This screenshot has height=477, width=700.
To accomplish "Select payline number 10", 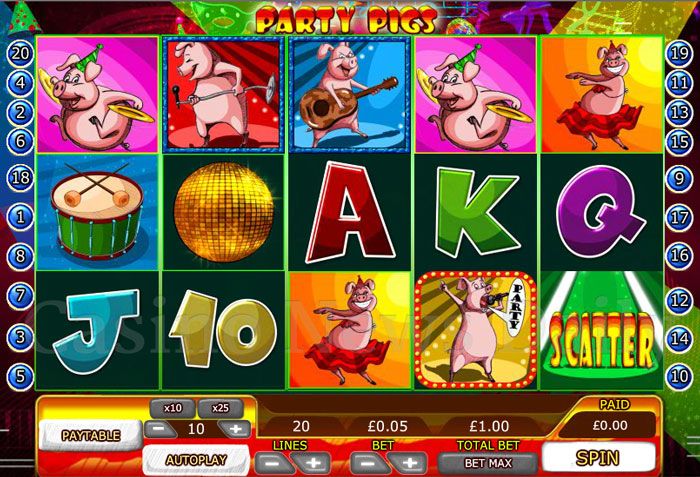I will click(x=680, y=377).
